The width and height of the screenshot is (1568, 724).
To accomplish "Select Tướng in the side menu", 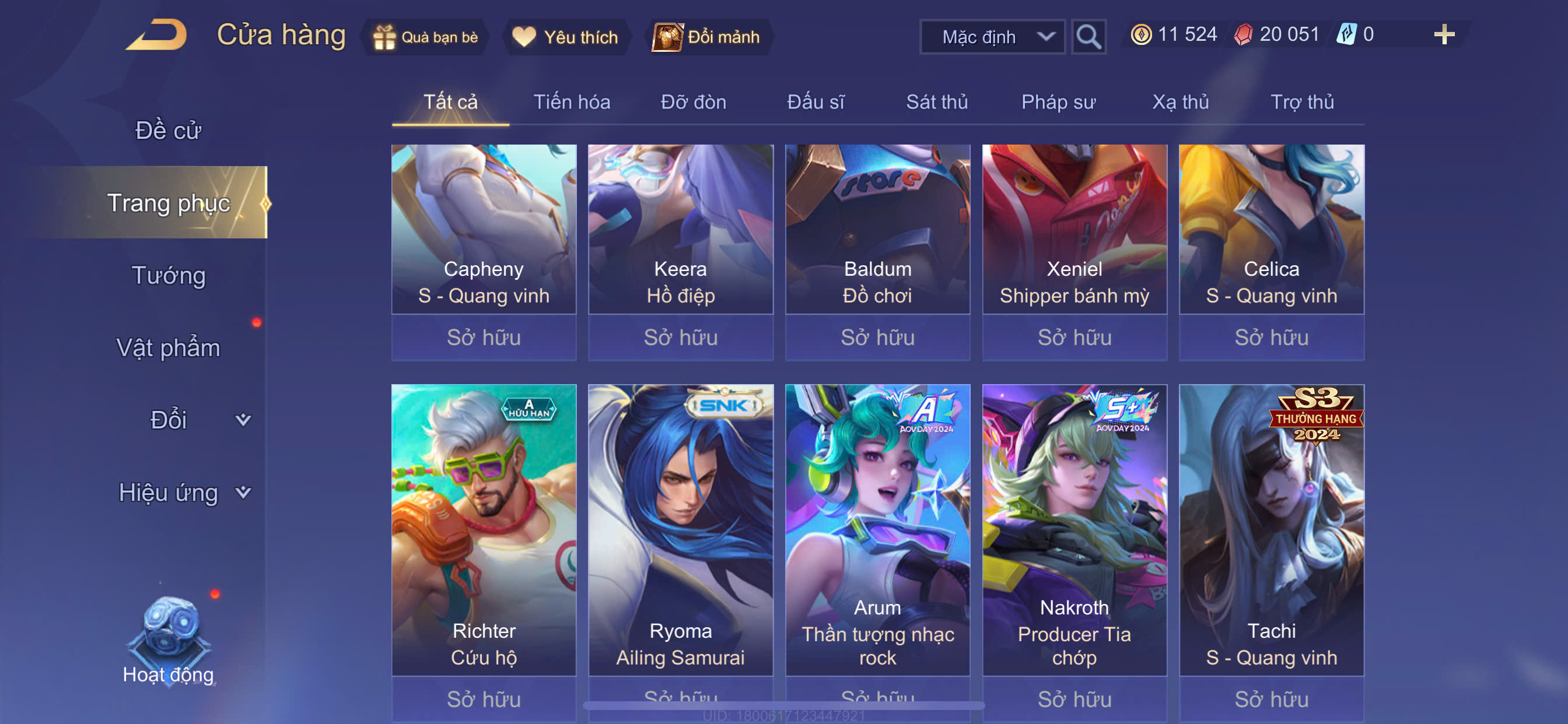I will tap(169, 275).
